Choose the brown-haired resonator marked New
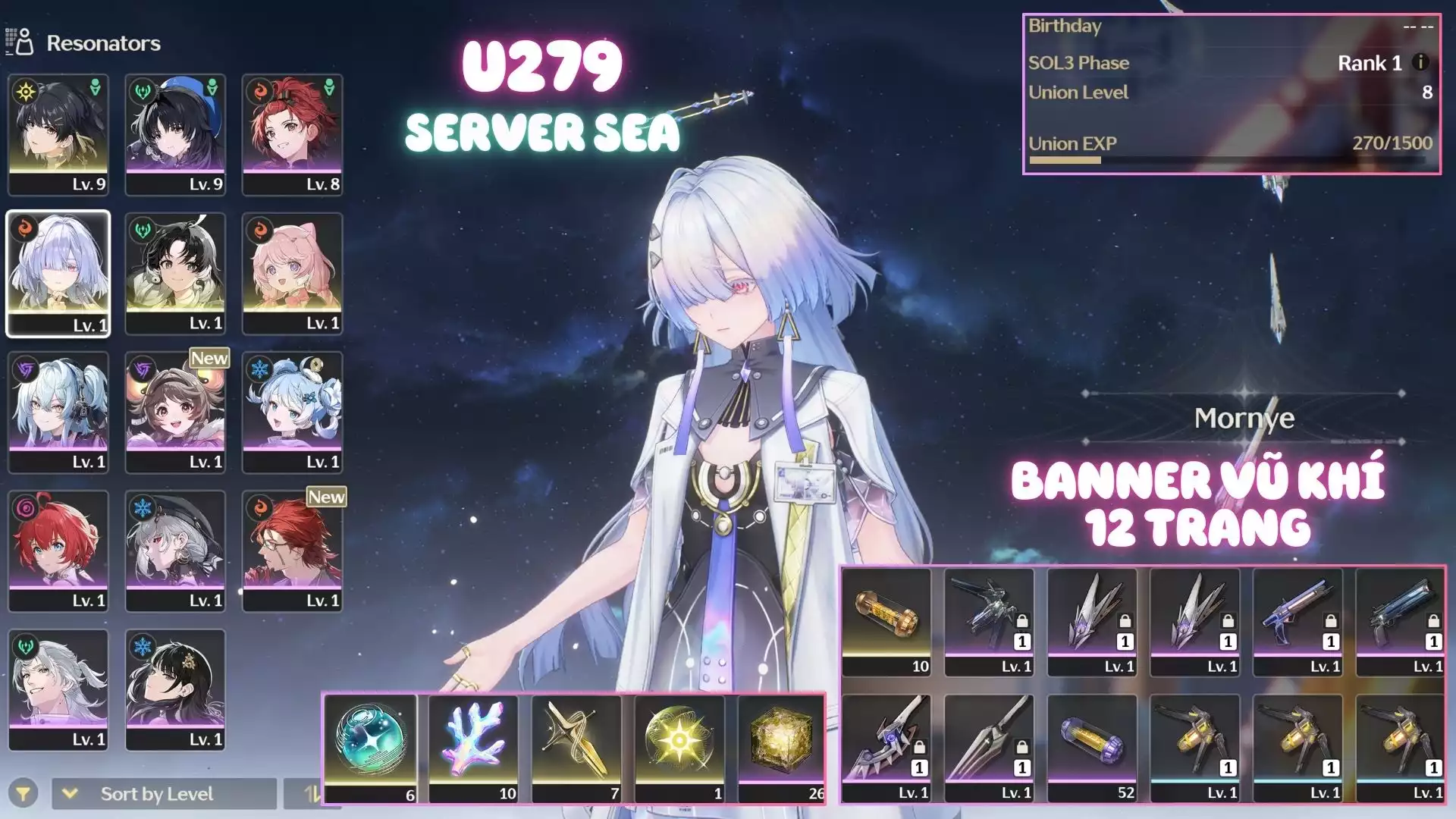The width and height of the screenshot is (1456, 819). (175, 412)
